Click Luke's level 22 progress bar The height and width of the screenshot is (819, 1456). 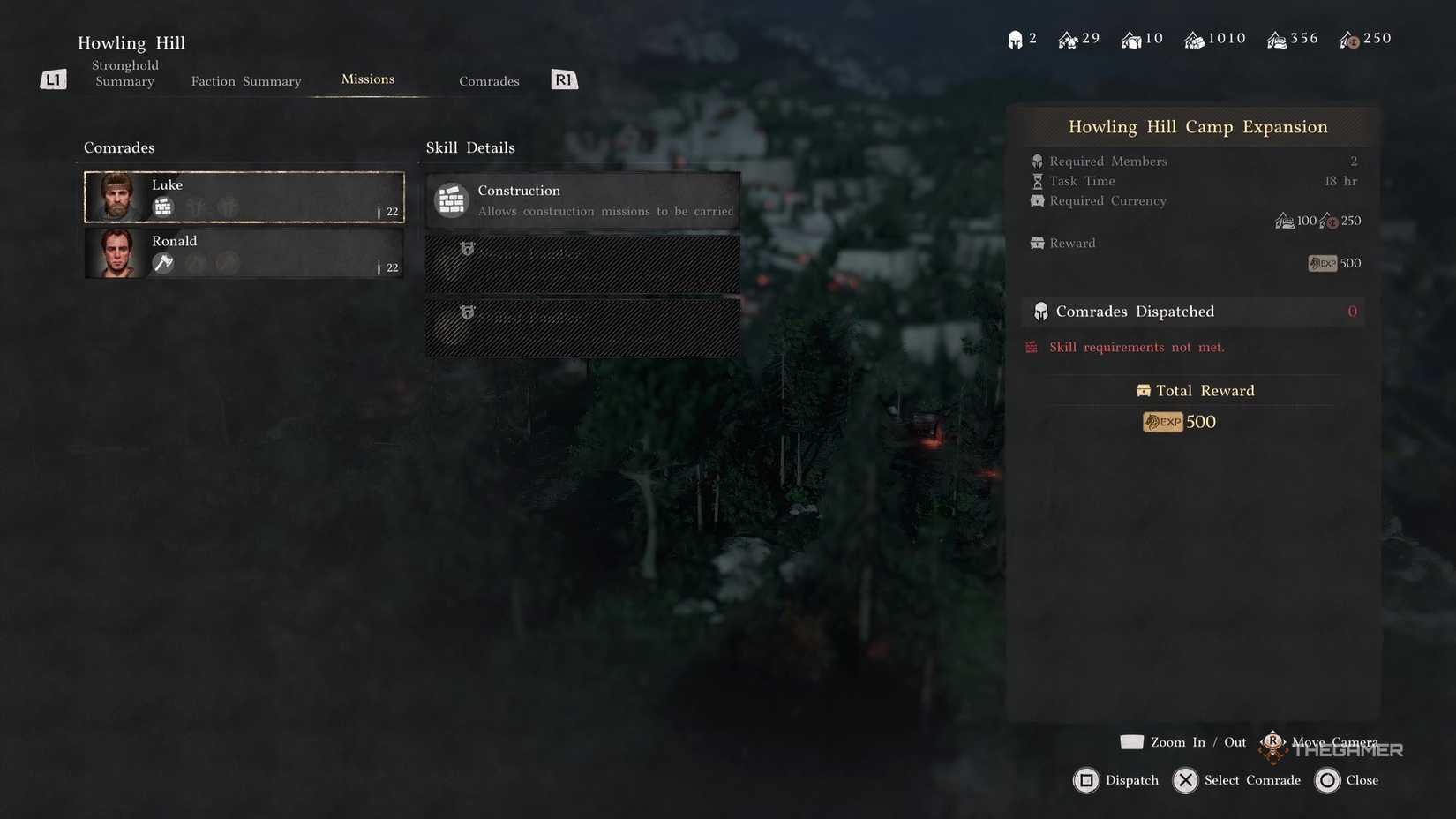click(388, 212)
